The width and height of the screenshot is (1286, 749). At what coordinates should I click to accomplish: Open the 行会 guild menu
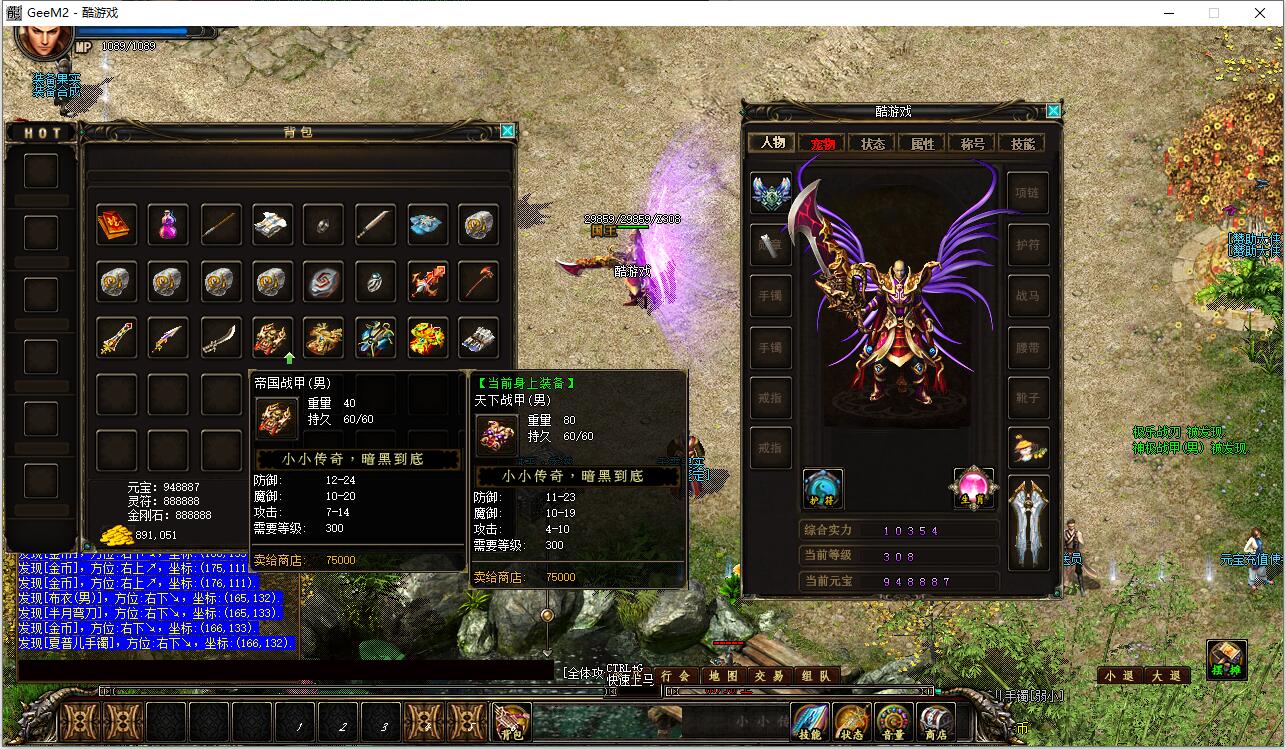click(x=676, y=676)
